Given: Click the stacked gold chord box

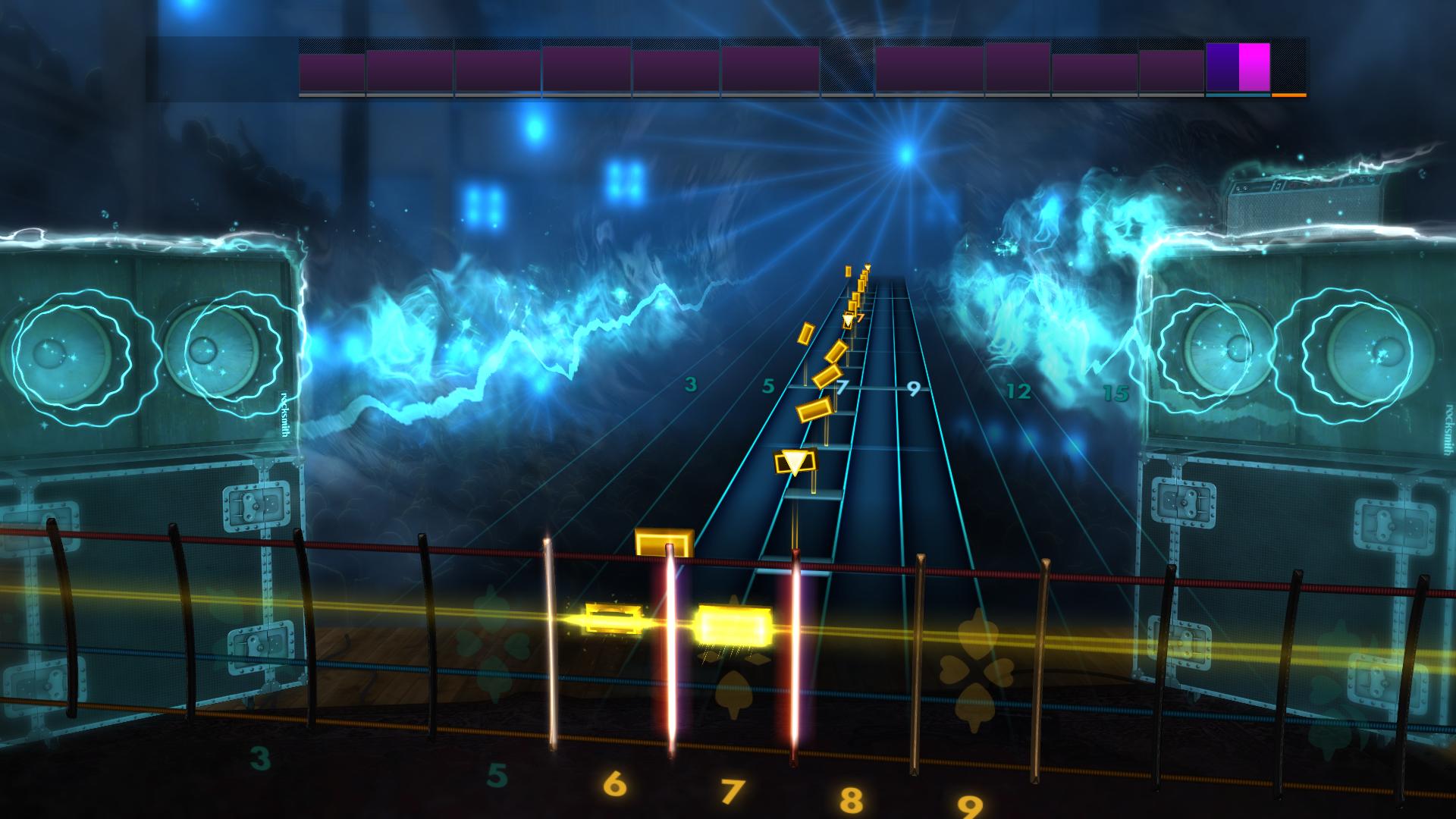Looking at the screenshot, I should pos(665,542).
